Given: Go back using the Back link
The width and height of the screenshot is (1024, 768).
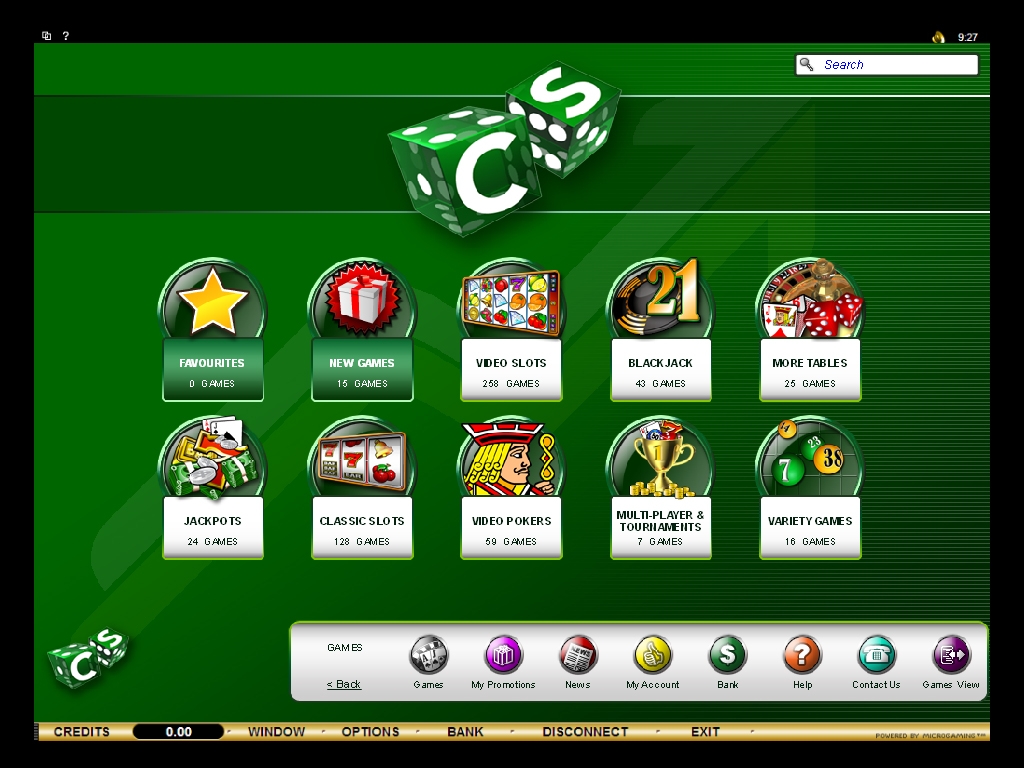Looking at the screenshot, I should pos(344,685).
